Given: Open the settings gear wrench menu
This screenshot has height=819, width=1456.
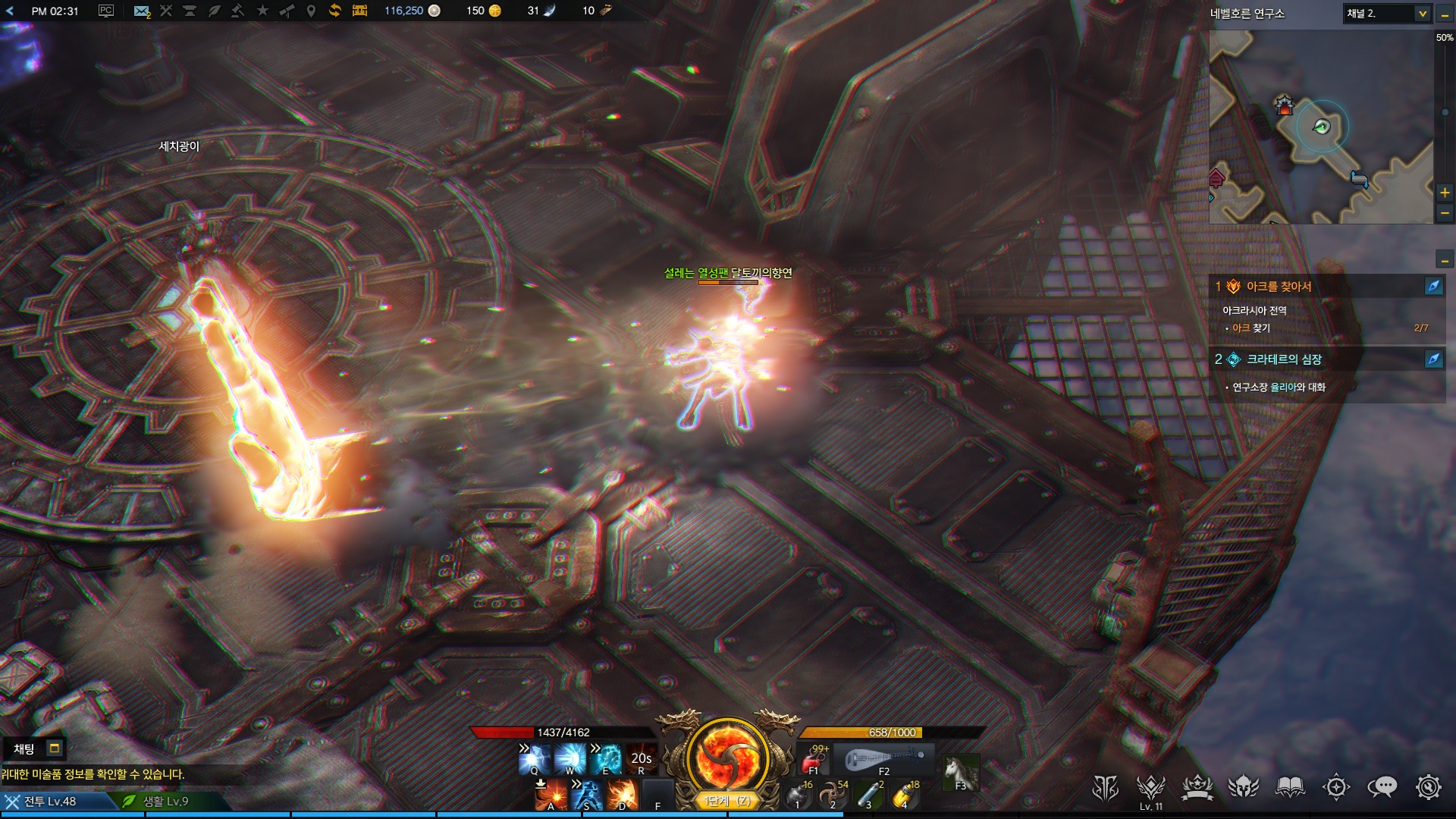Looking at the screenshot, I should click(x=1428, y=788).
